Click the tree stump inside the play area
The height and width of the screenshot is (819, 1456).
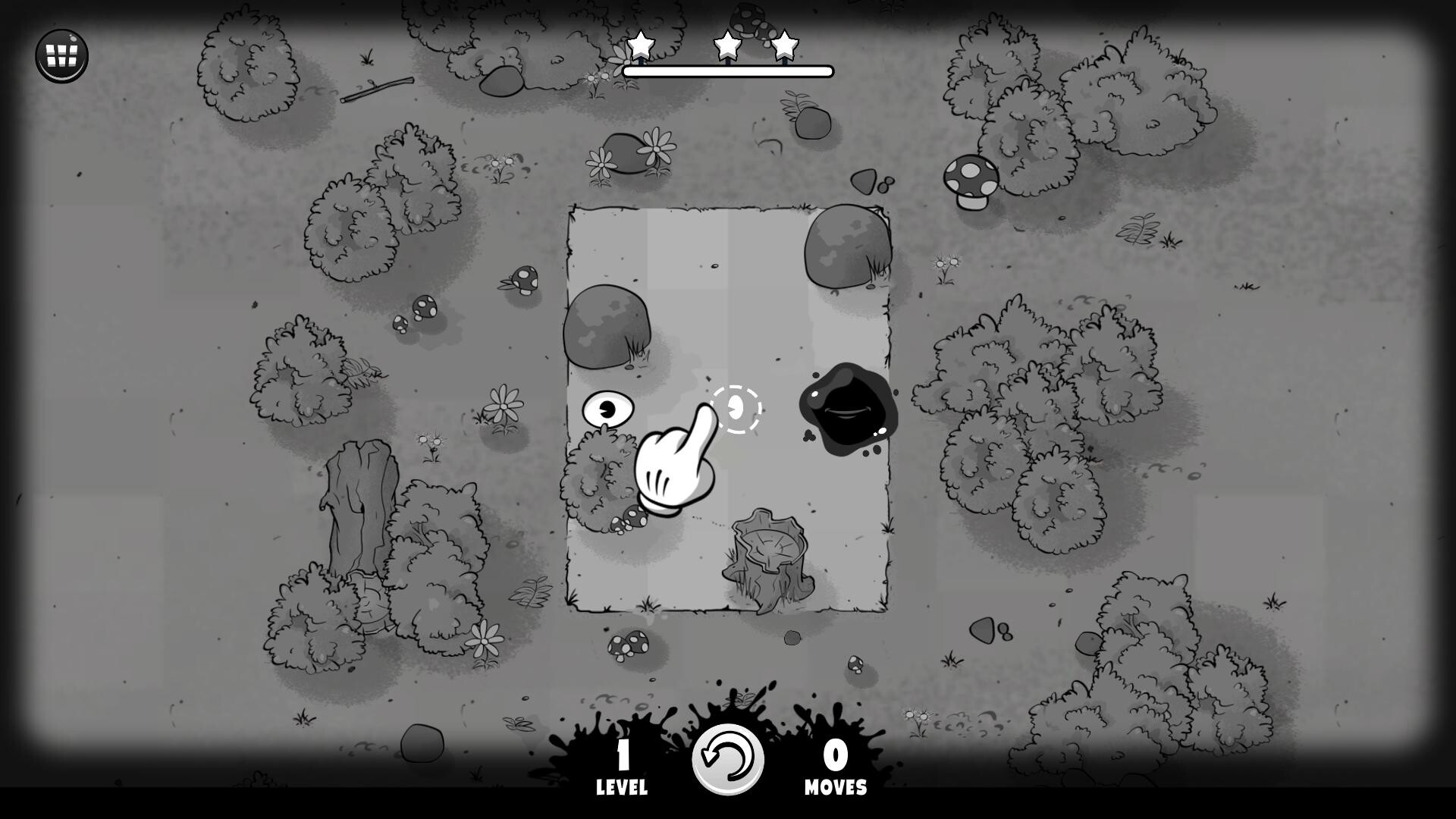coord(767,554)
